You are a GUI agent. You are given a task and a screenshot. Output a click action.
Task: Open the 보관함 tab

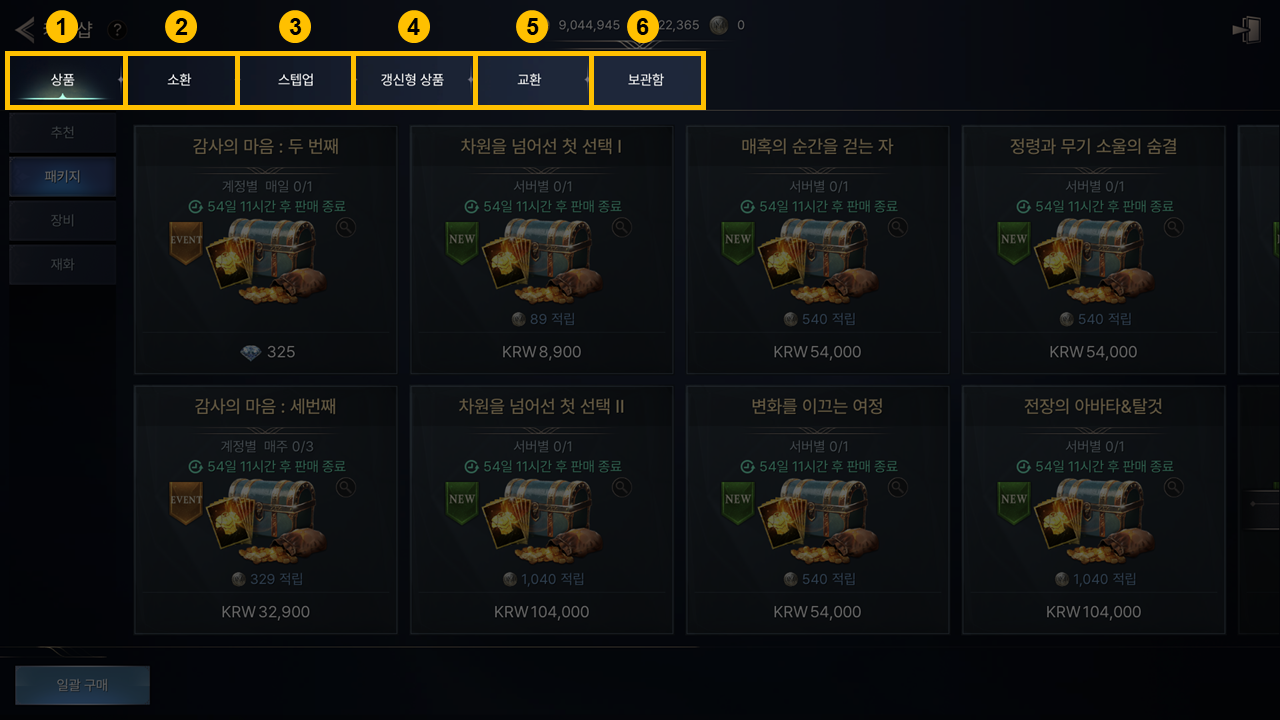646,80
